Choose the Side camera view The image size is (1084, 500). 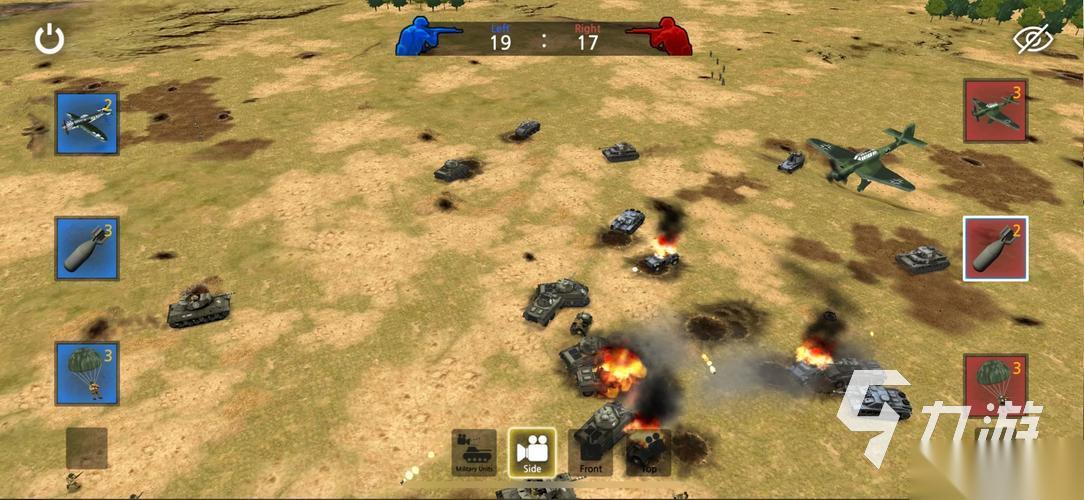point(532,453)
